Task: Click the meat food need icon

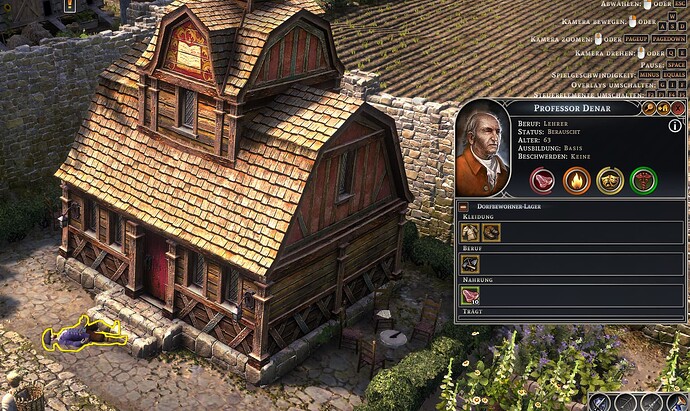Action: pyautogui.click(x=545, y=180)
